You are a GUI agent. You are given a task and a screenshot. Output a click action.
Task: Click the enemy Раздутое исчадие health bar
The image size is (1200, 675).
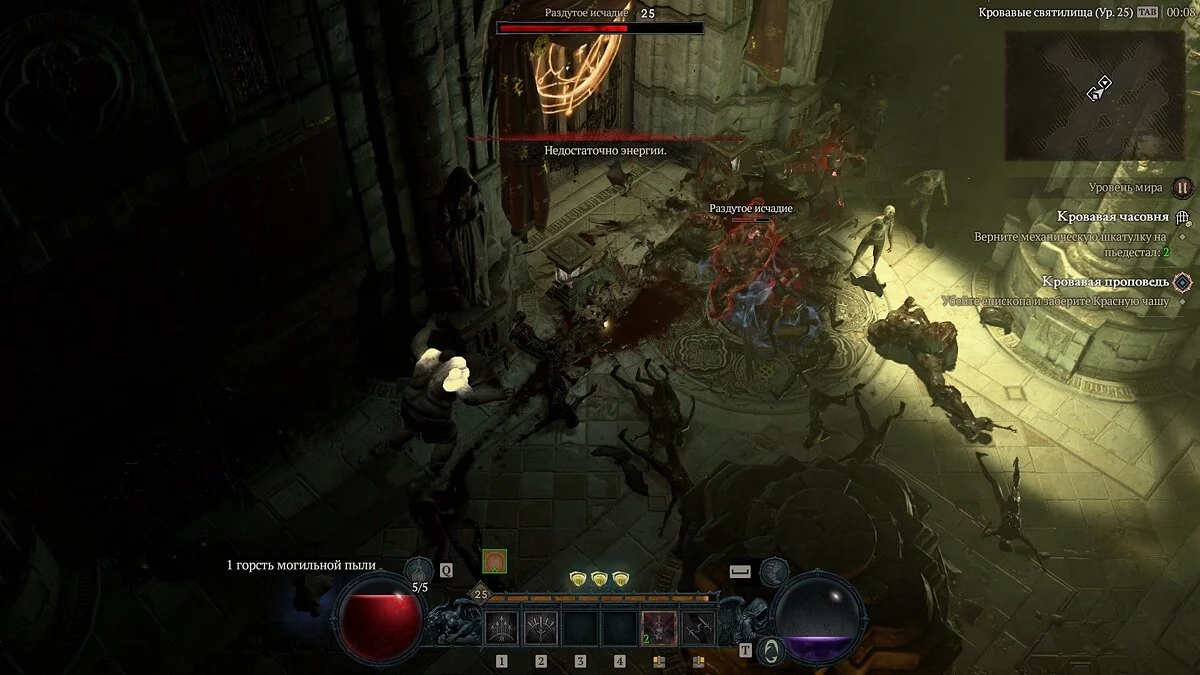600,29
